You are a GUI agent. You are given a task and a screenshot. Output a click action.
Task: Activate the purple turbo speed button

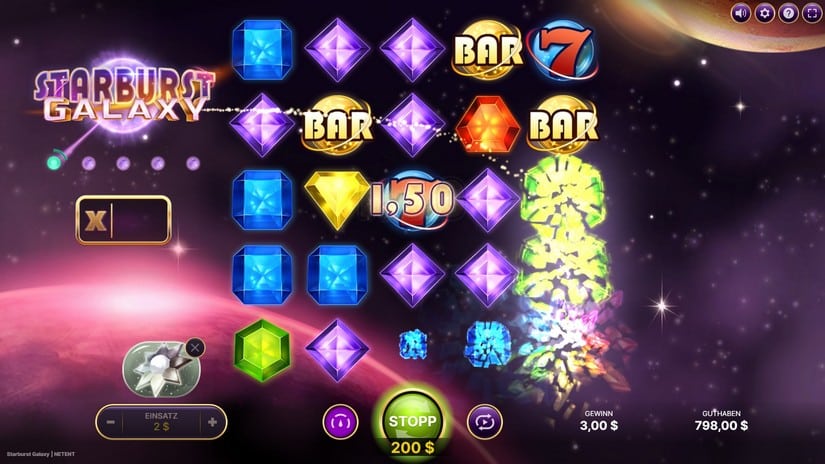340,422
